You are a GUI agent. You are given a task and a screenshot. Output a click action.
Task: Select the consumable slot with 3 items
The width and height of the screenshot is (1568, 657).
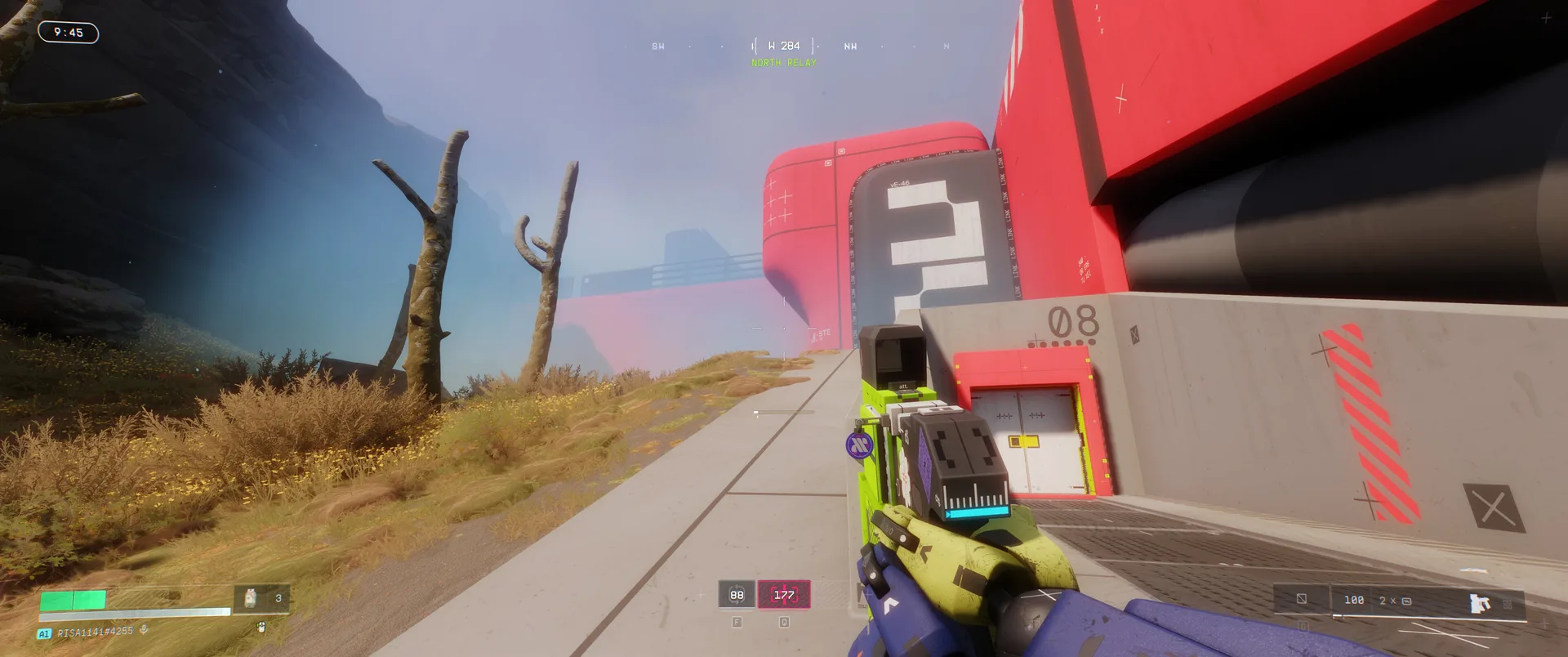262,599
